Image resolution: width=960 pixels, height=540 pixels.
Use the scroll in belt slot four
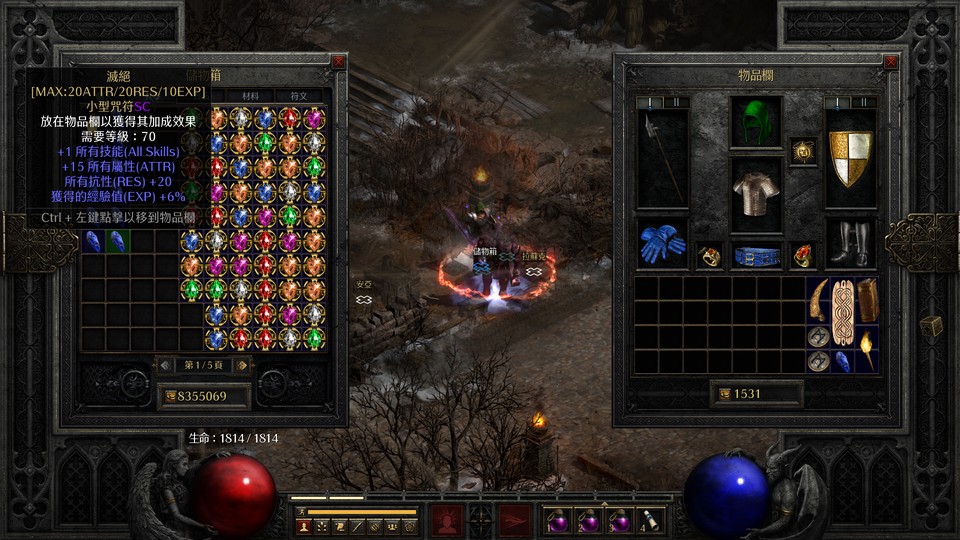point(649,521)
